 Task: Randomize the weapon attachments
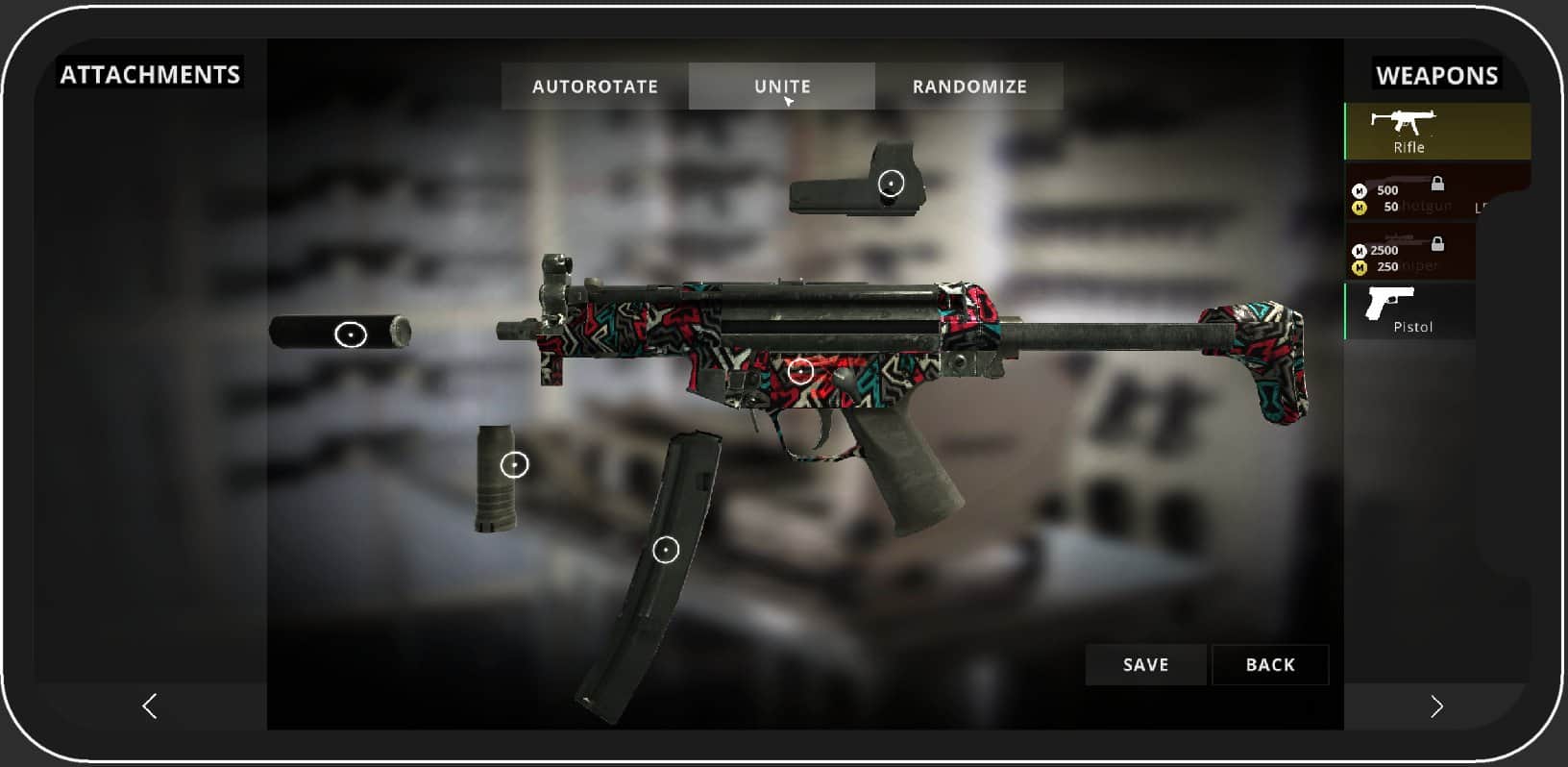(969, 87)
